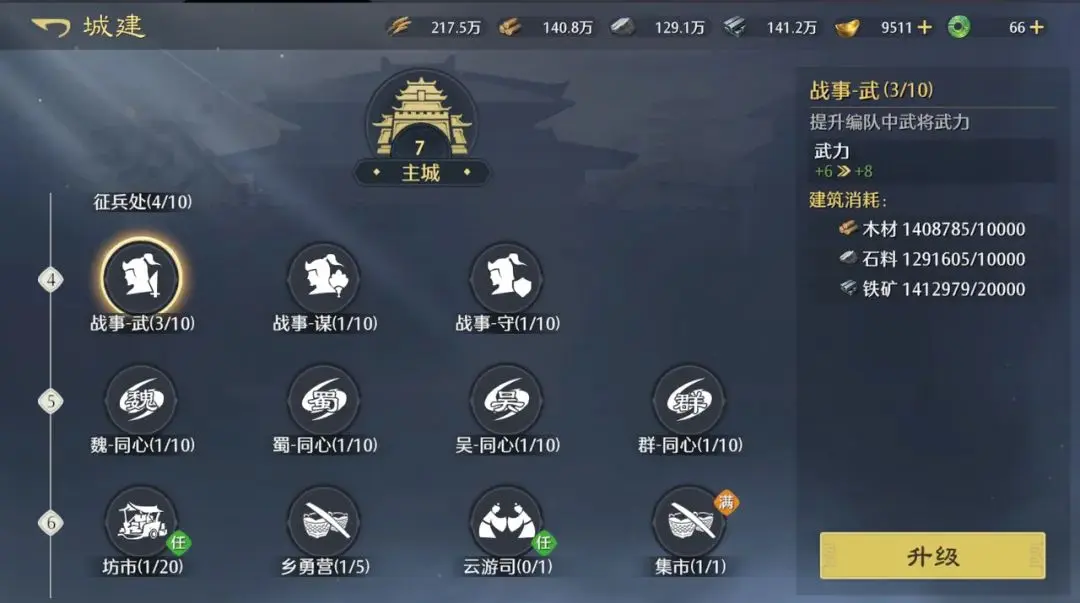Go back using the return arrow
This screenshot has width=1080, height=603.
pyautogui.click(x=50, y=27)
